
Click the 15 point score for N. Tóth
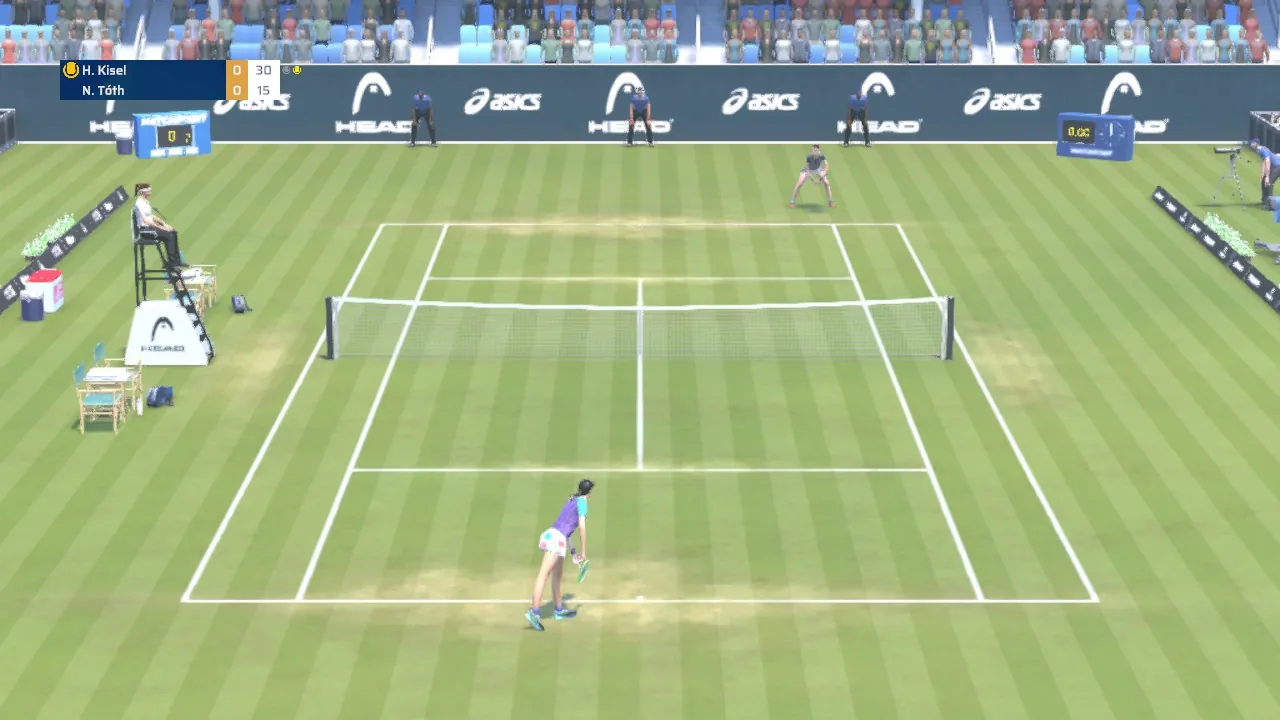(262, 90)
